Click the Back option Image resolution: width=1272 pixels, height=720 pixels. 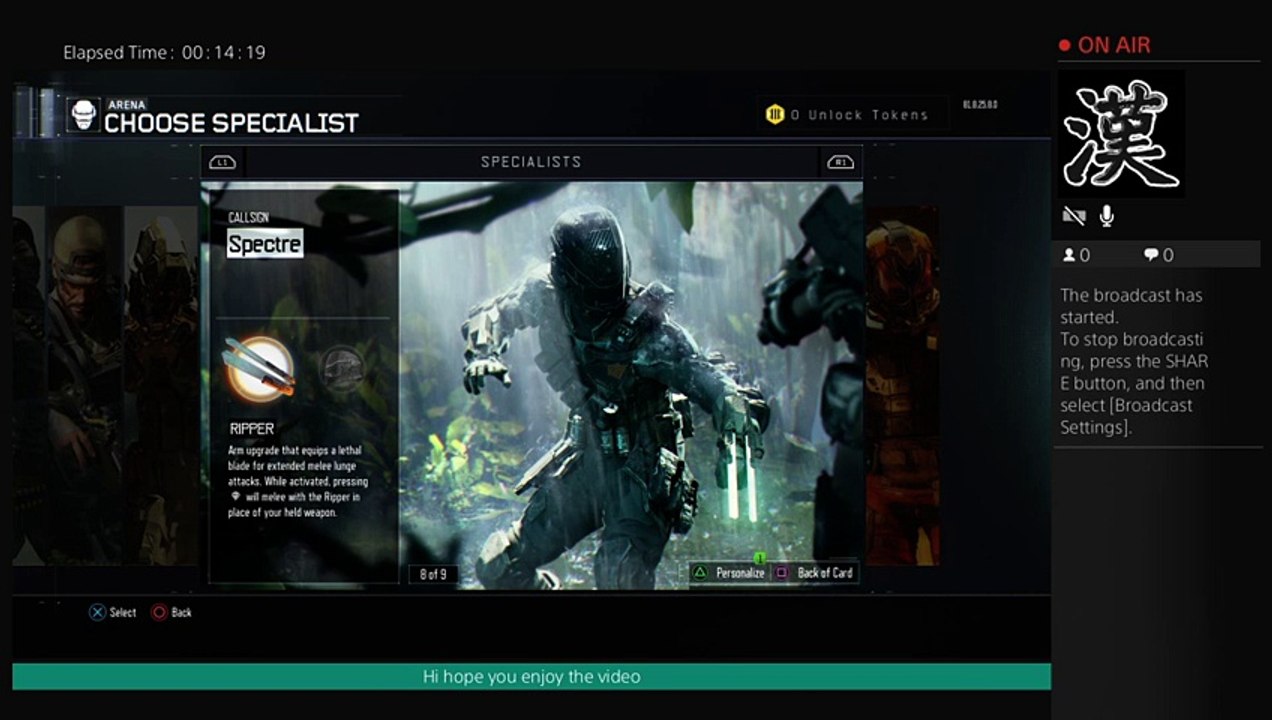[x=171, y=612]
